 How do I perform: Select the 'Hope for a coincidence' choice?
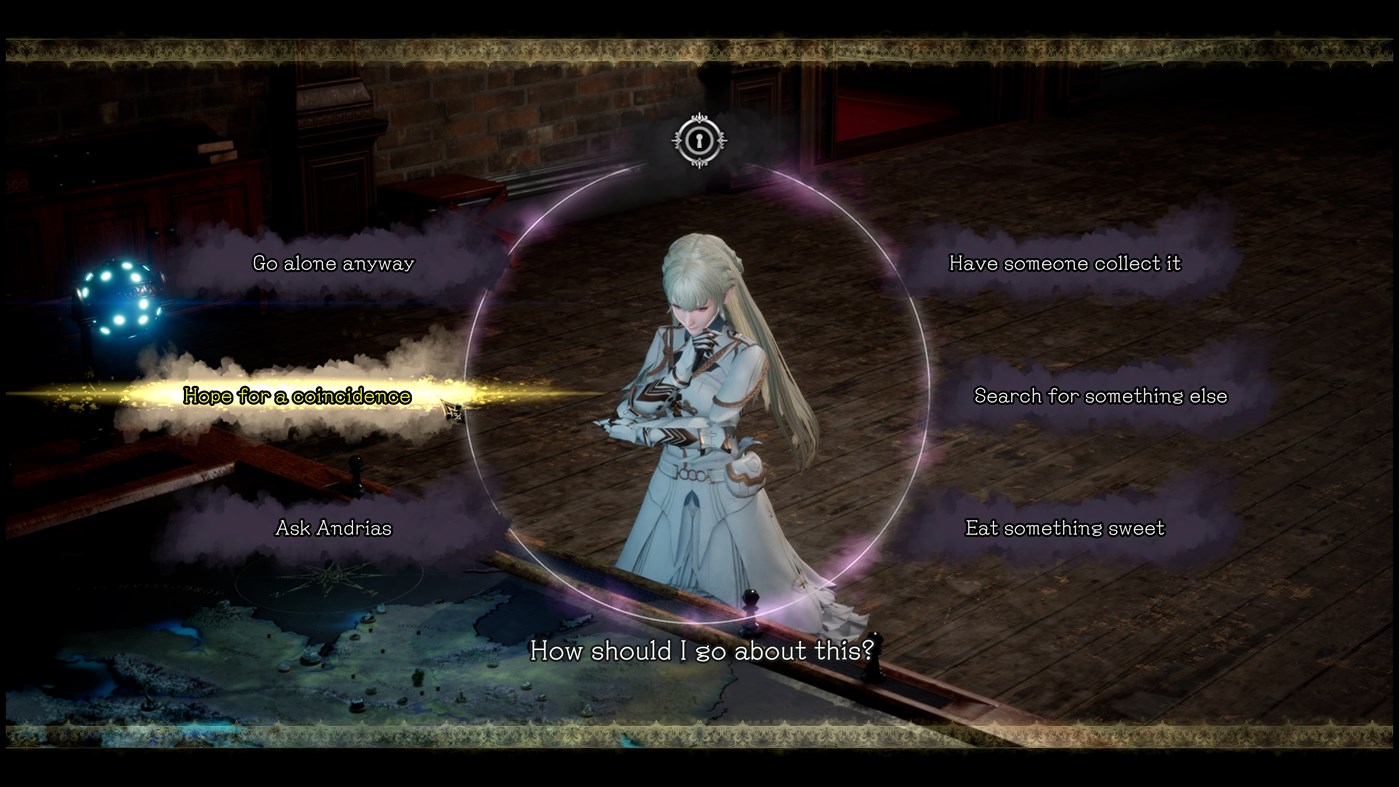296,395
